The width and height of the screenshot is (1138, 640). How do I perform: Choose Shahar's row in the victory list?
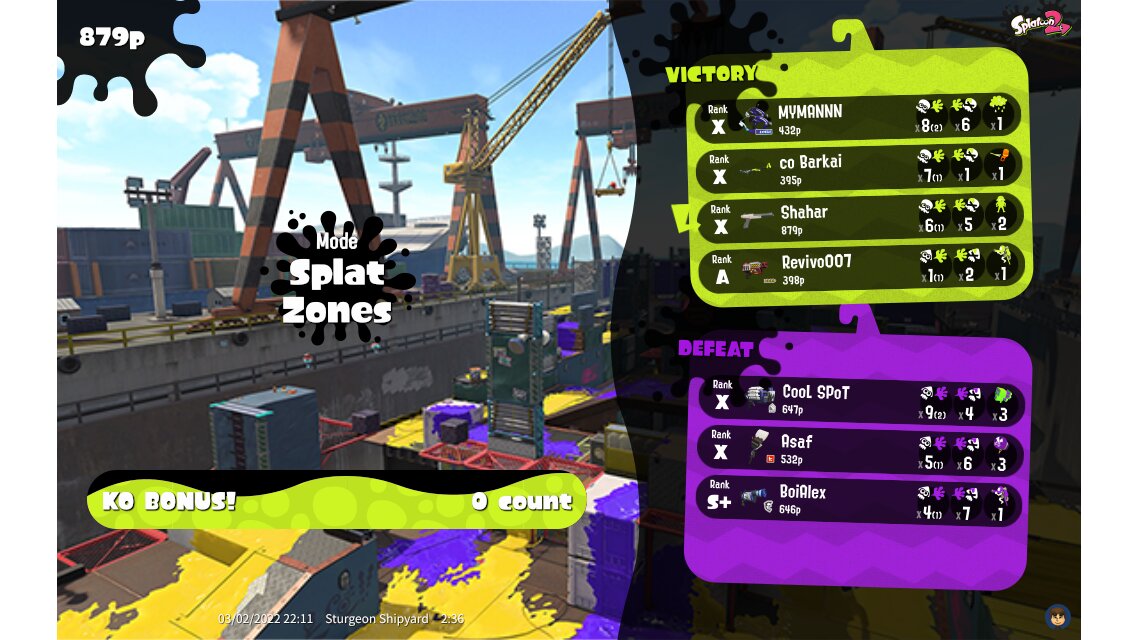tap(858, 218)
